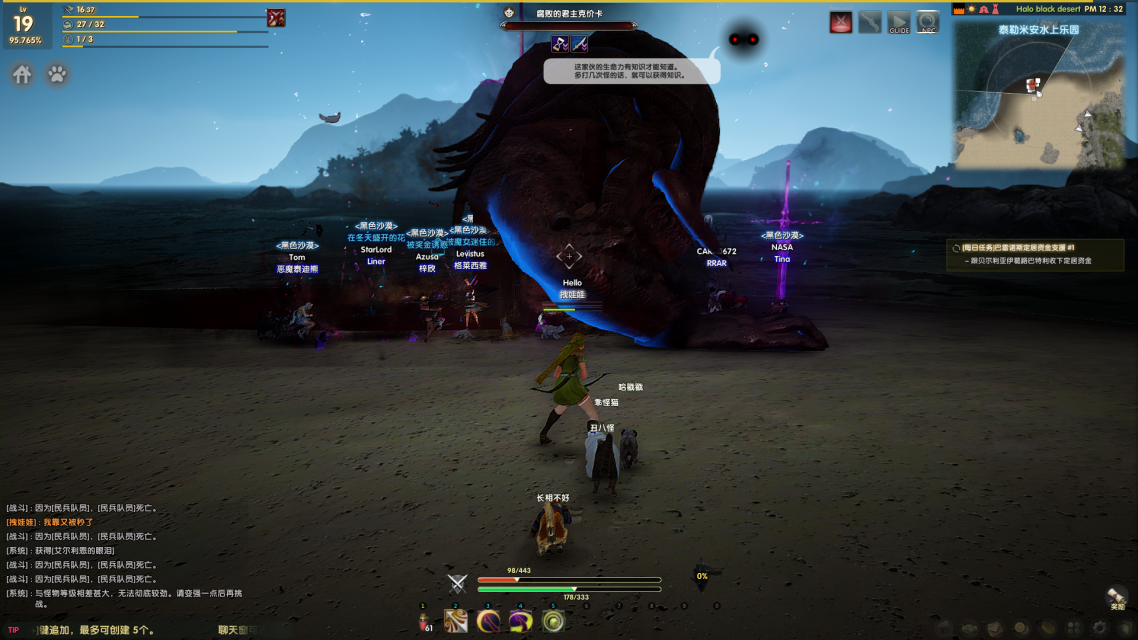Screen dimensions: 1138x640
Task: Click the red crossed-swords combat icon
Action: [x=841, y=23]
